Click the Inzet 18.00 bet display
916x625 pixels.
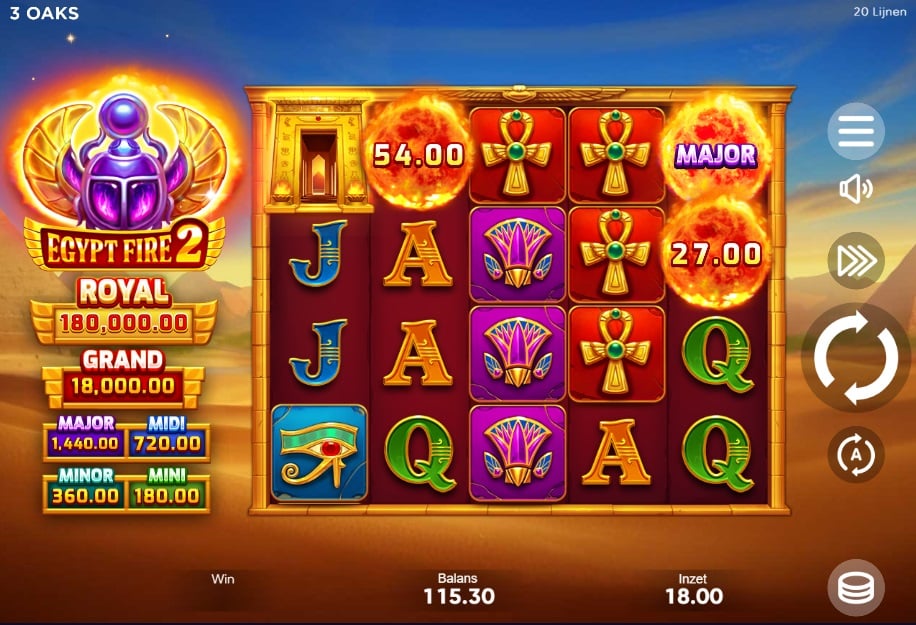pyautogui.click(x=693, y=589)
